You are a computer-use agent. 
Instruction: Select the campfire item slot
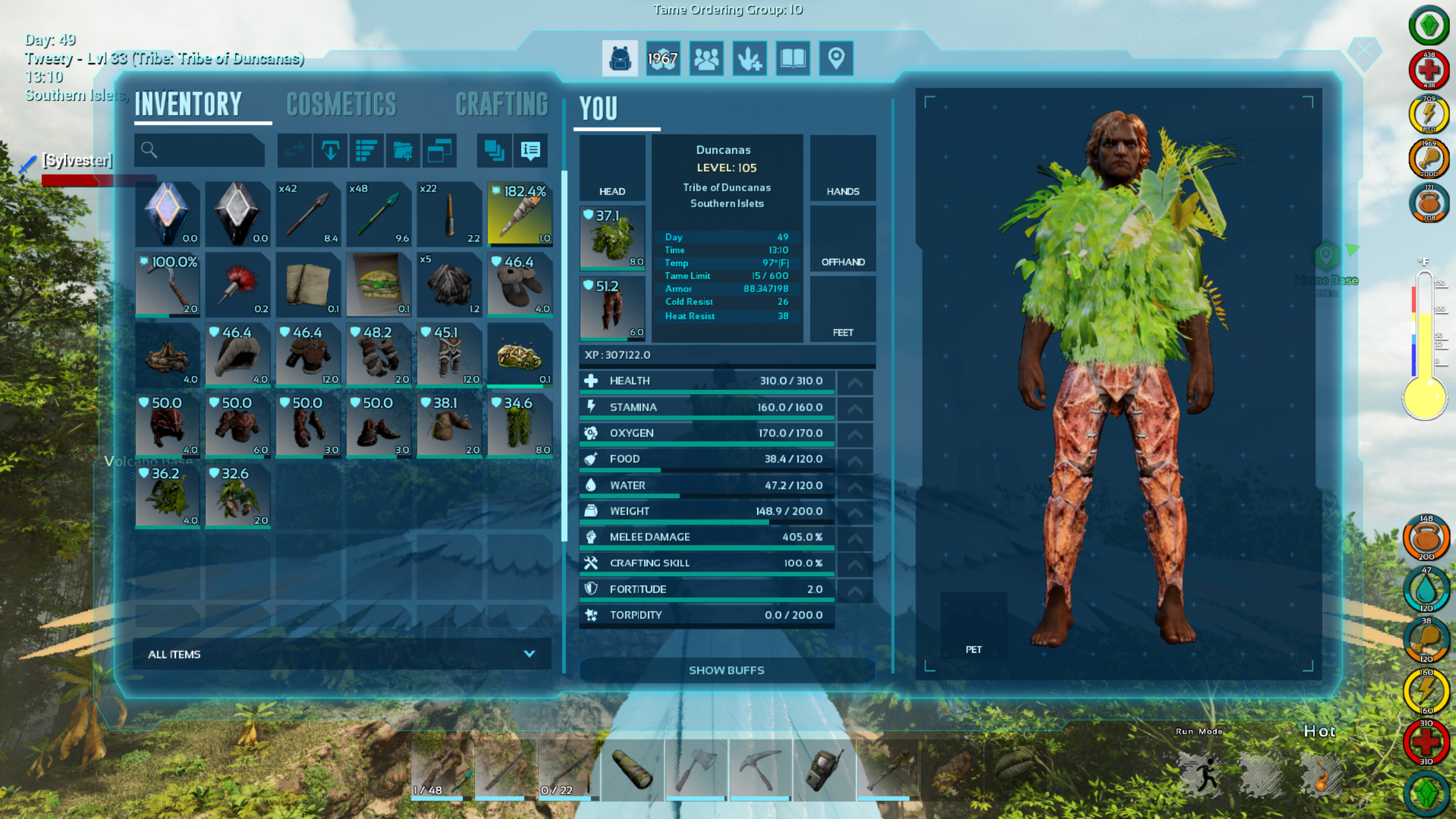167,355
